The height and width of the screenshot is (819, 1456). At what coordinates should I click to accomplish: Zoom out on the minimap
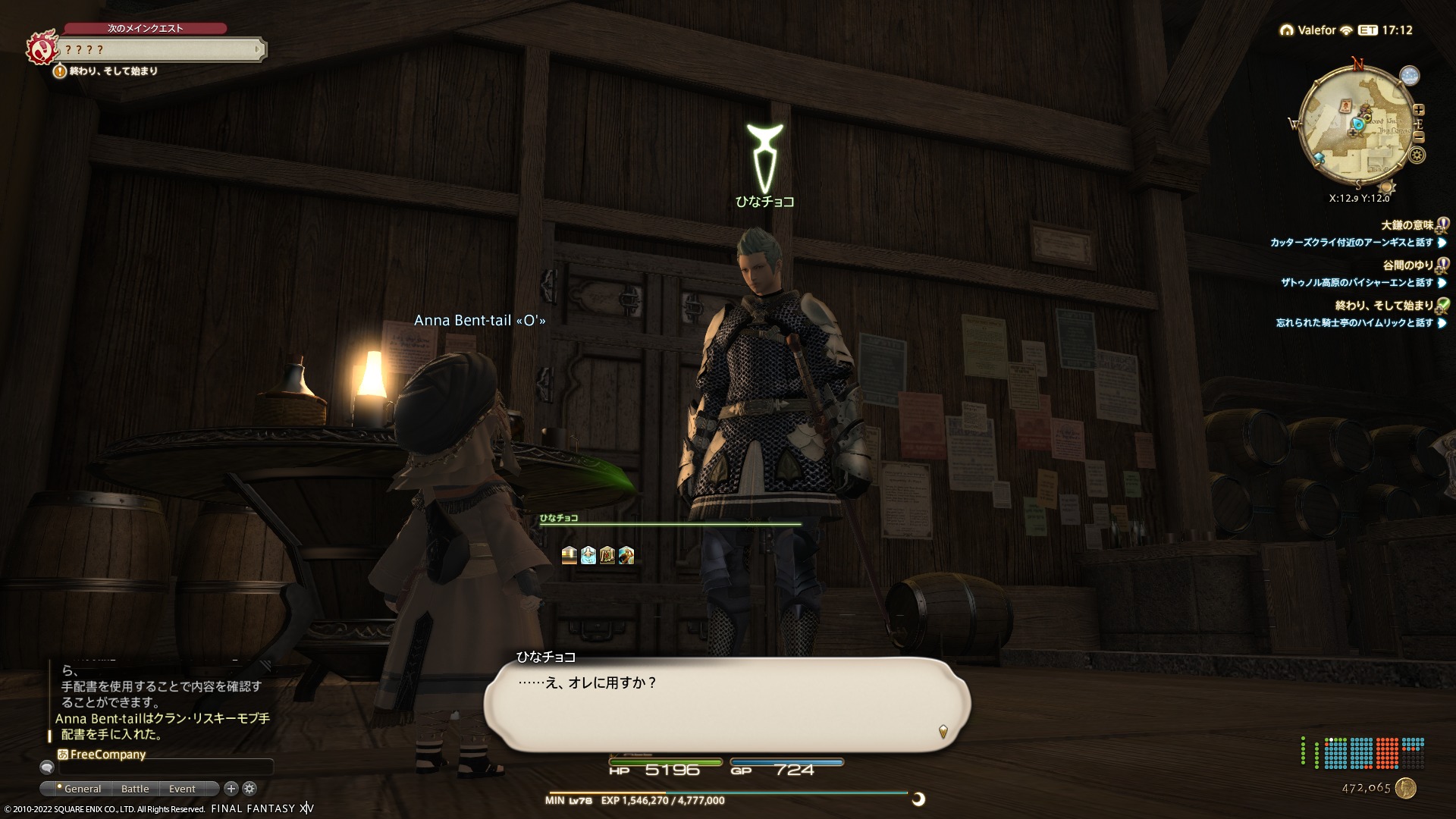[x=1419, y=137]
